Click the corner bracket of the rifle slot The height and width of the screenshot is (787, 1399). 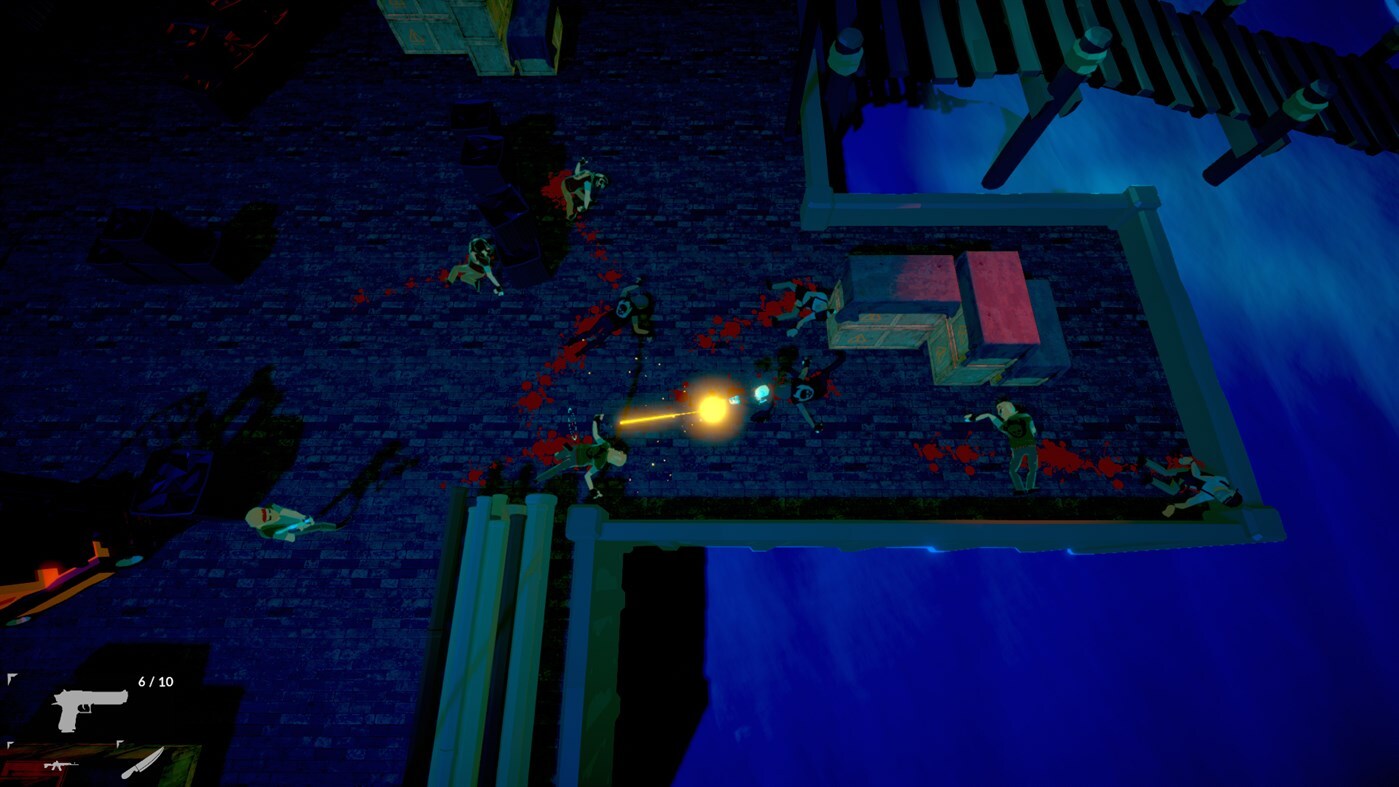[x=10, y=743]
